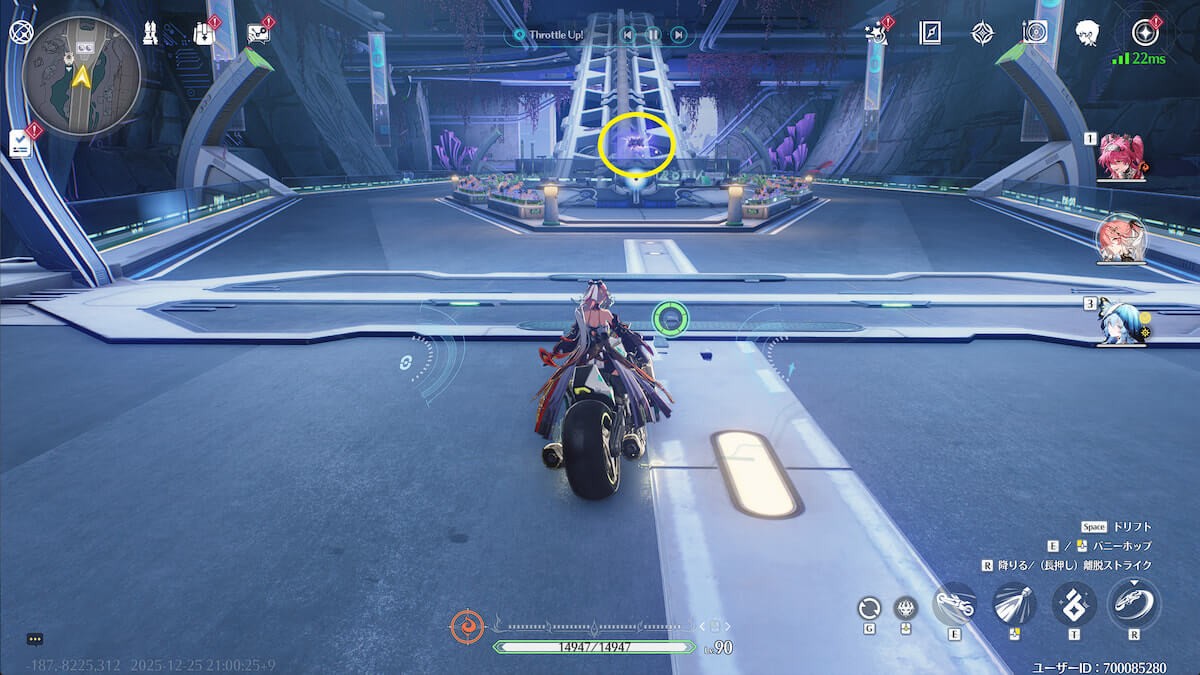Viewport: 1200px width, 675px height.
Task: Open the globe icon beside the minimap
Action: coord(21,31)
